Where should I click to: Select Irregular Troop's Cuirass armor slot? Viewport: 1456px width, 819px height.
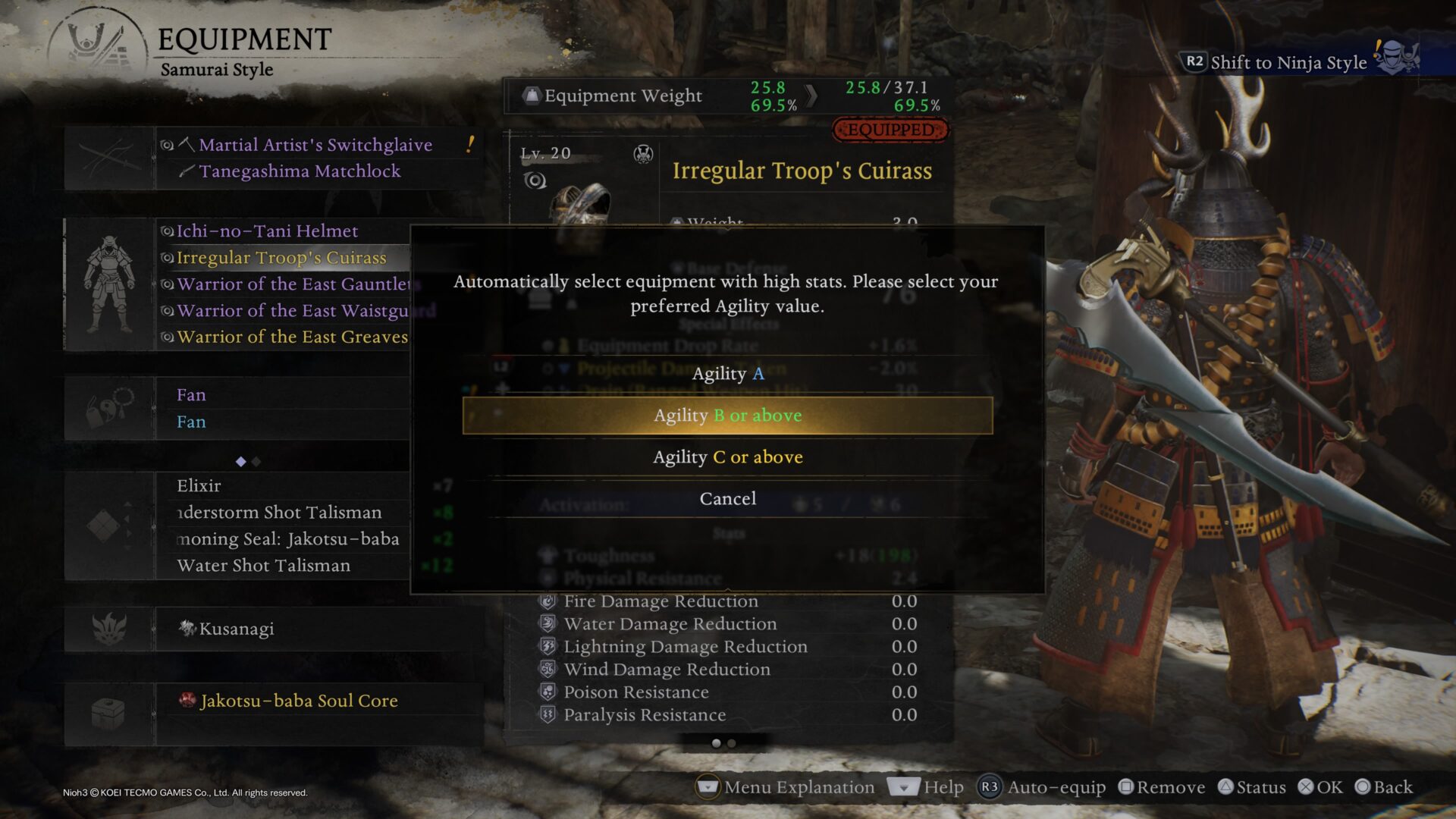click(281, 258)
